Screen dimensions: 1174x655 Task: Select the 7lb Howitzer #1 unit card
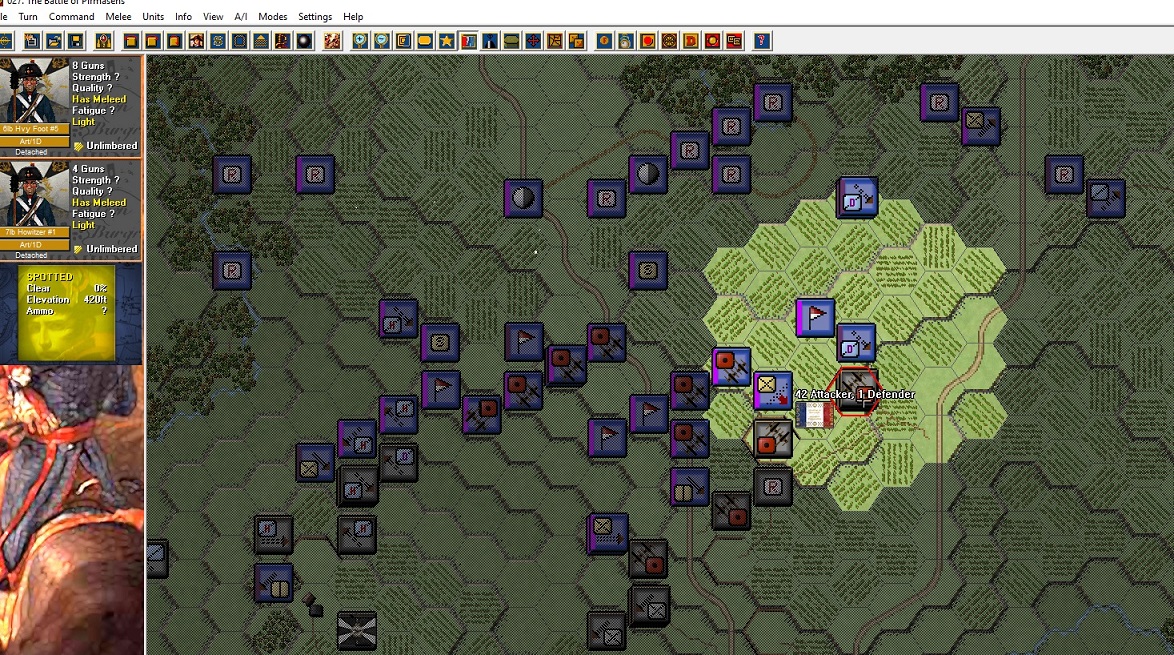point(71,209)
